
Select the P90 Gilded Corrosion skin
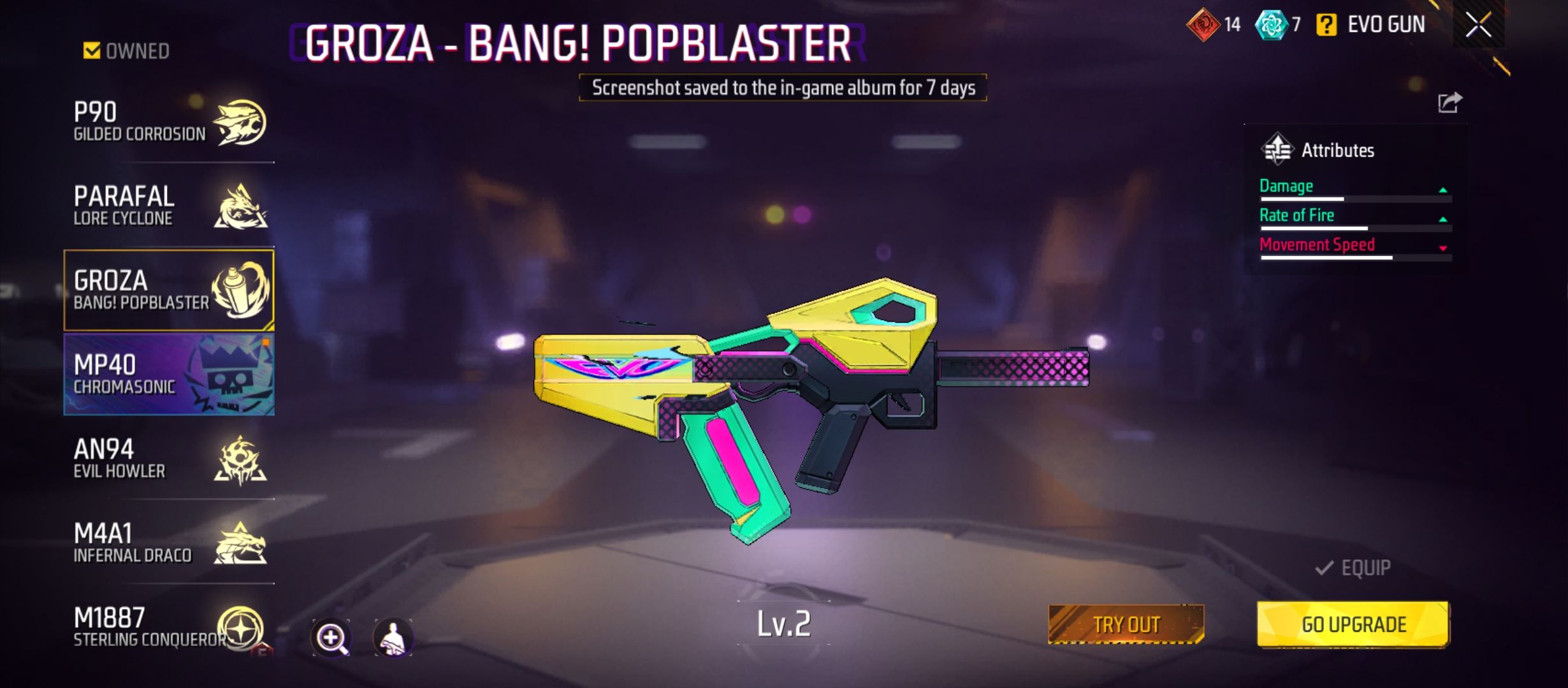[x=169, y=122]
